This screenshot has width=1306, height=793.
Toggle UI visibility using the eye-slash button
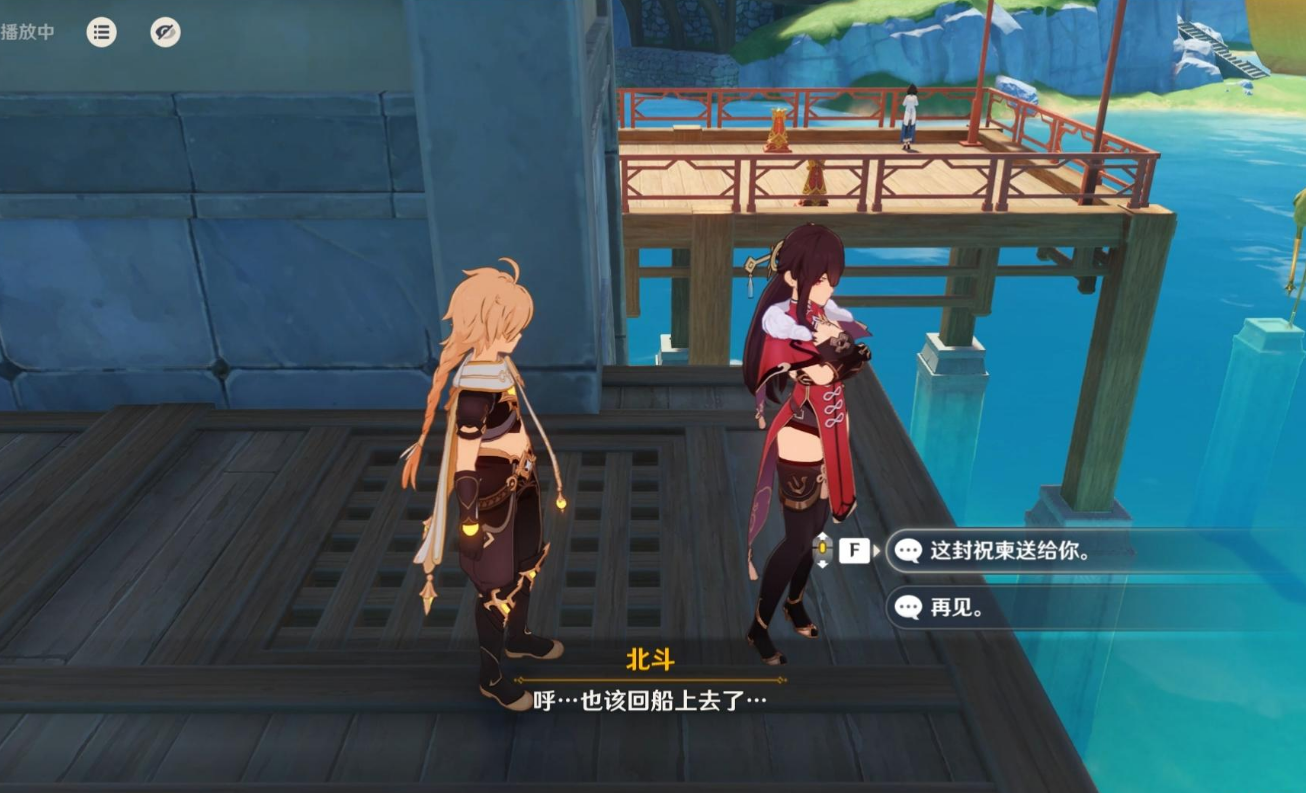coord(166,32)
